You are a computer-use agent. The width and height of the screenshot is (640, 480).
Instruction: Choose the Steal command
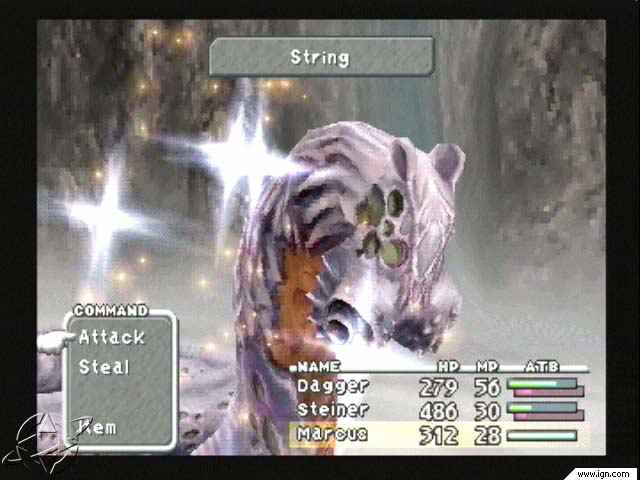(104, 367)
